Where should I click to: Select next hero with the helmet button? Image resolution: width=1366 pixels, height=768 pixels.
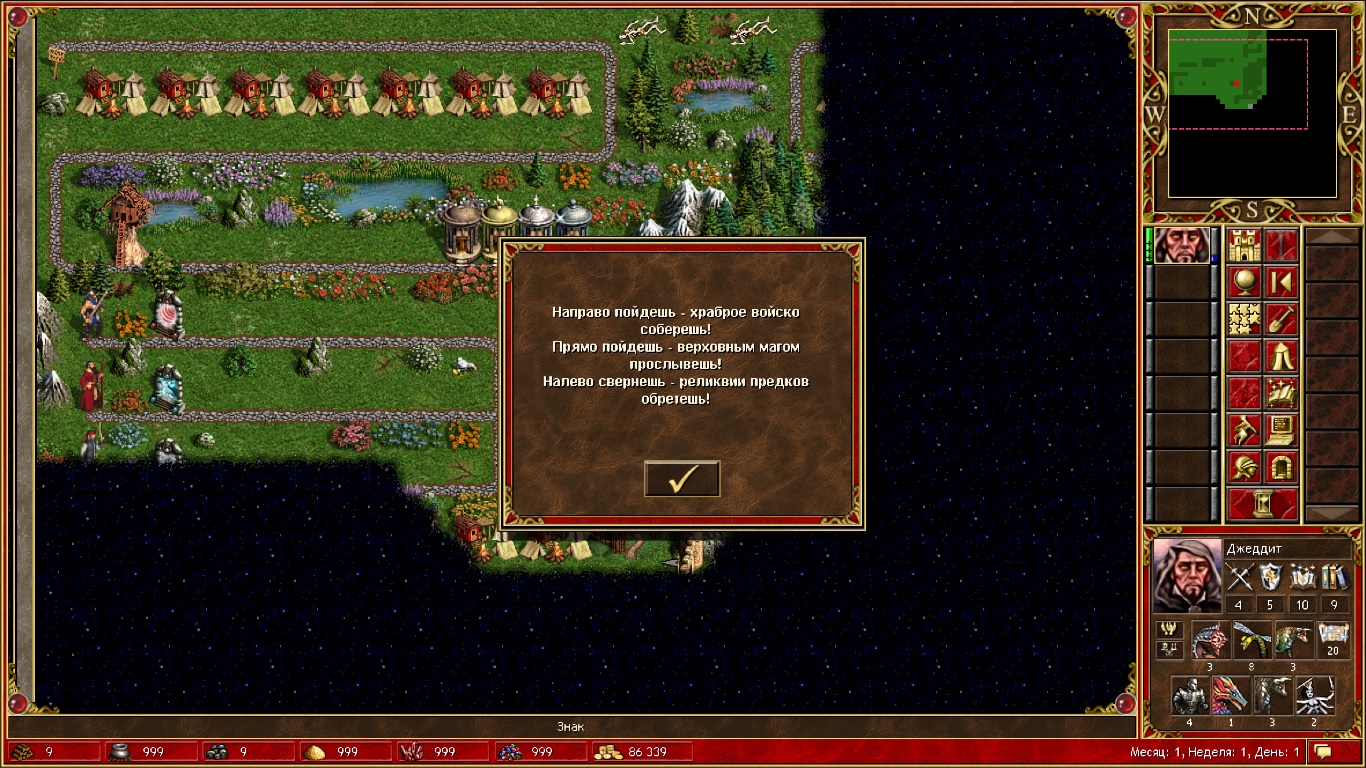(x=1245, y=468)
